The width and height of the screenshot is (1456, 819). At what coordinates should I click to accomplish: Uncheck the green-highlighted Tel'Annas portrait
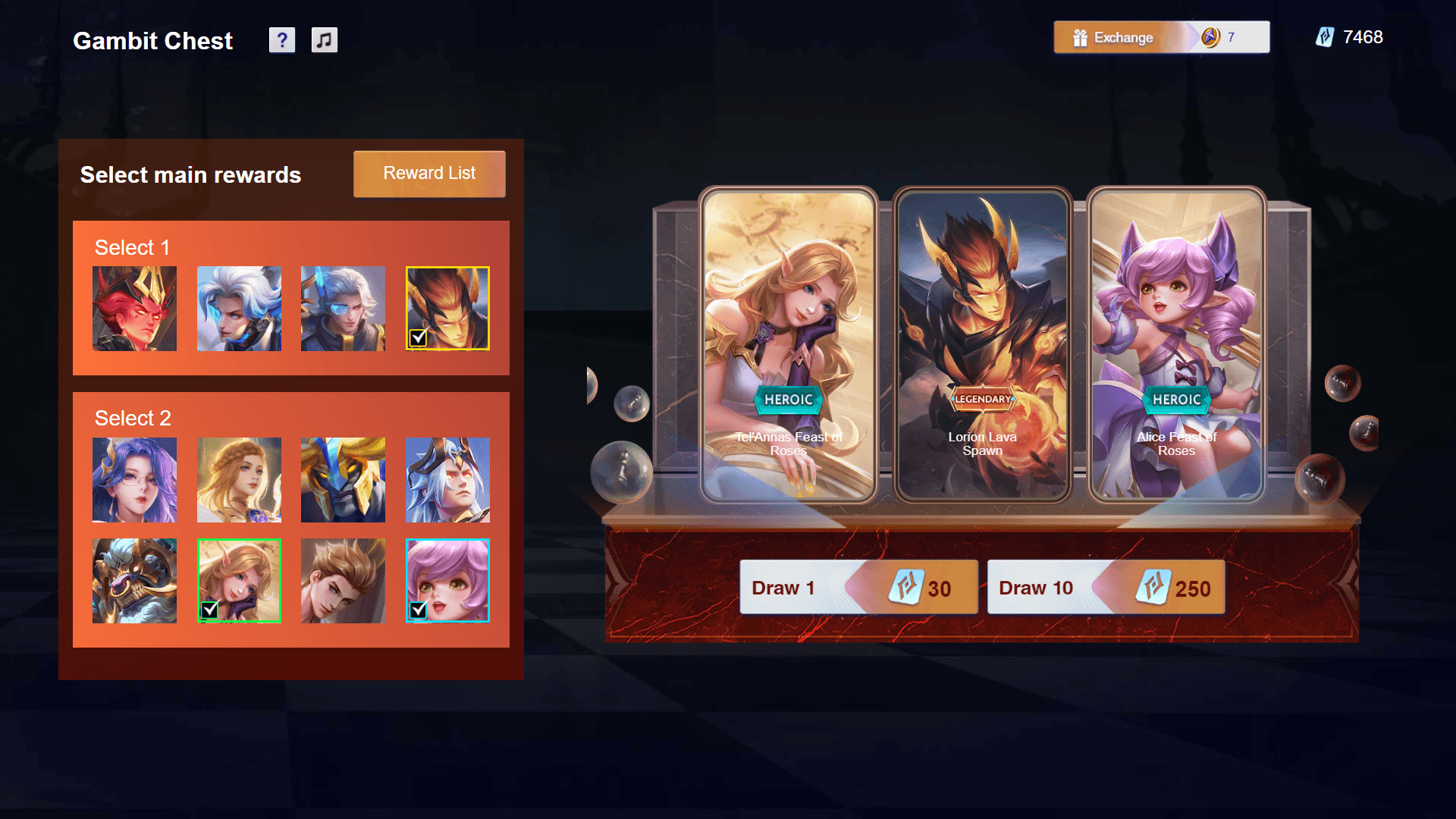point(239,579)
